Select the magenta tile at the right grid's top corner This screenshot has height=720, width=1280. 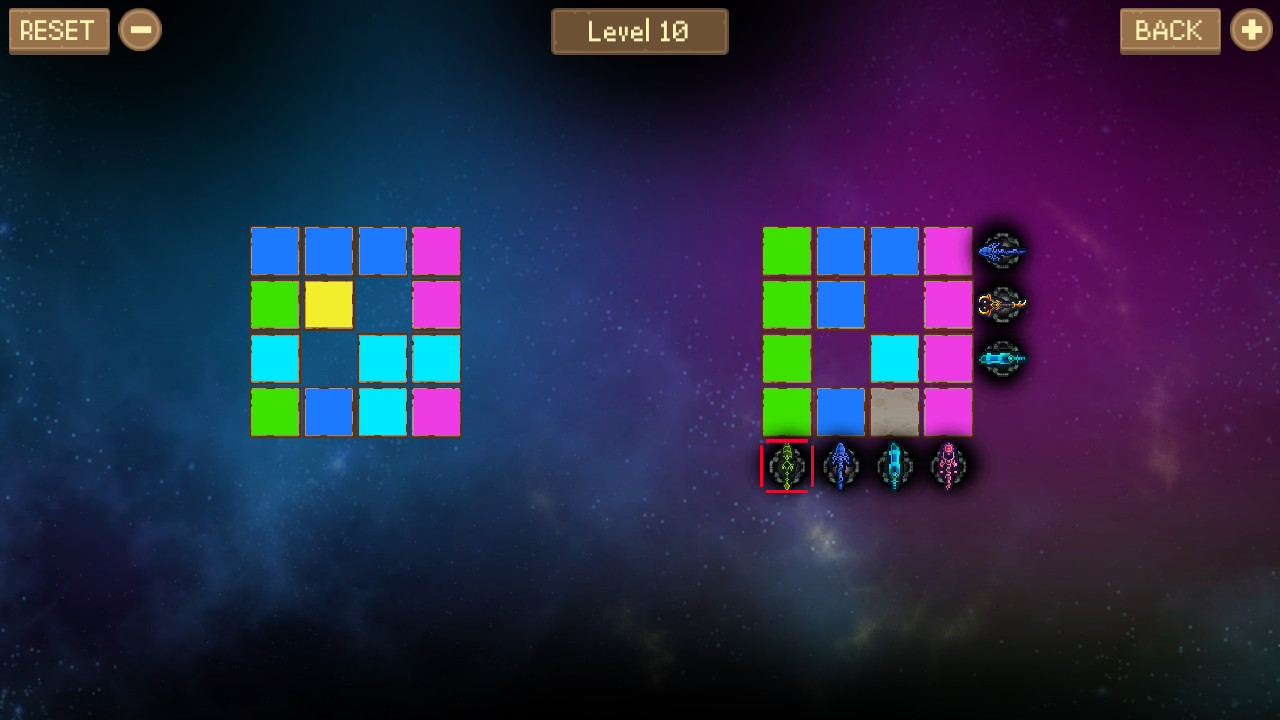coord(948,251)
